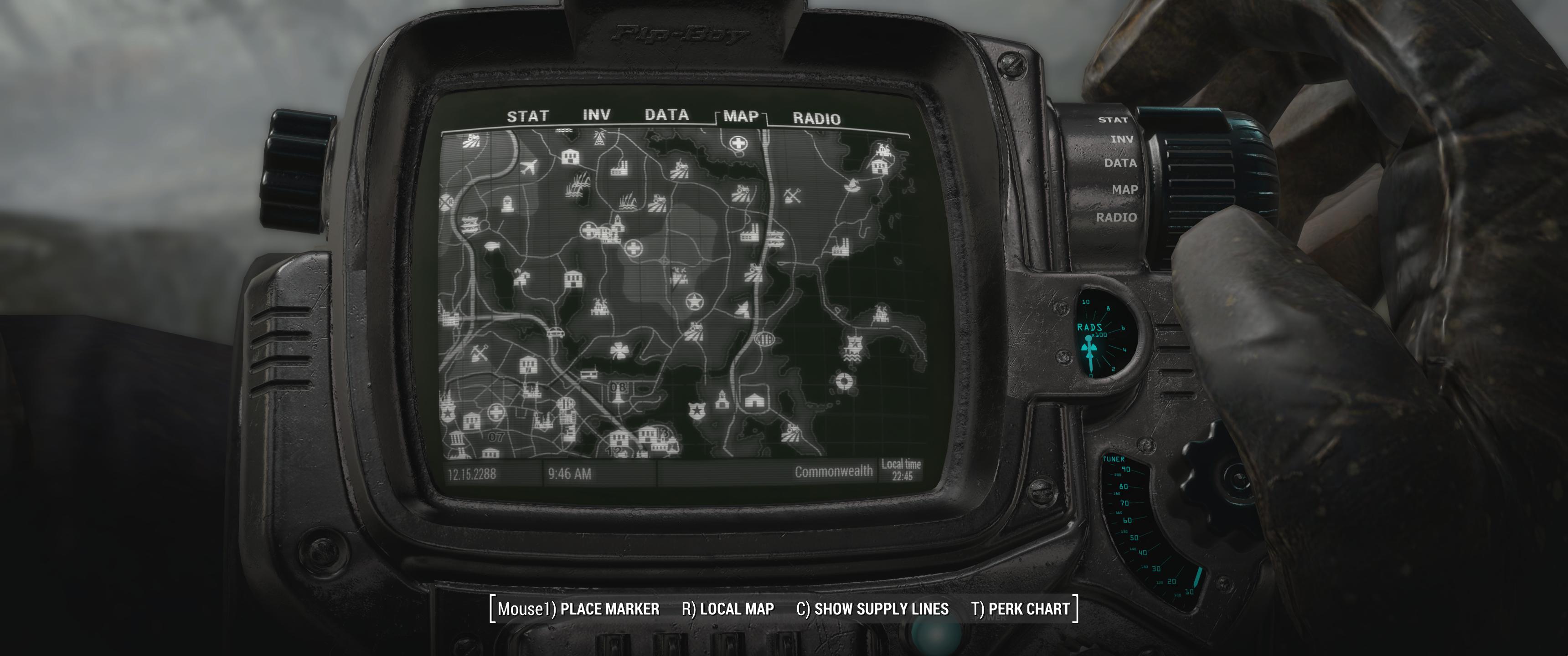Switch to the STAT tab
1568x656 pixels.
point(528,116)
